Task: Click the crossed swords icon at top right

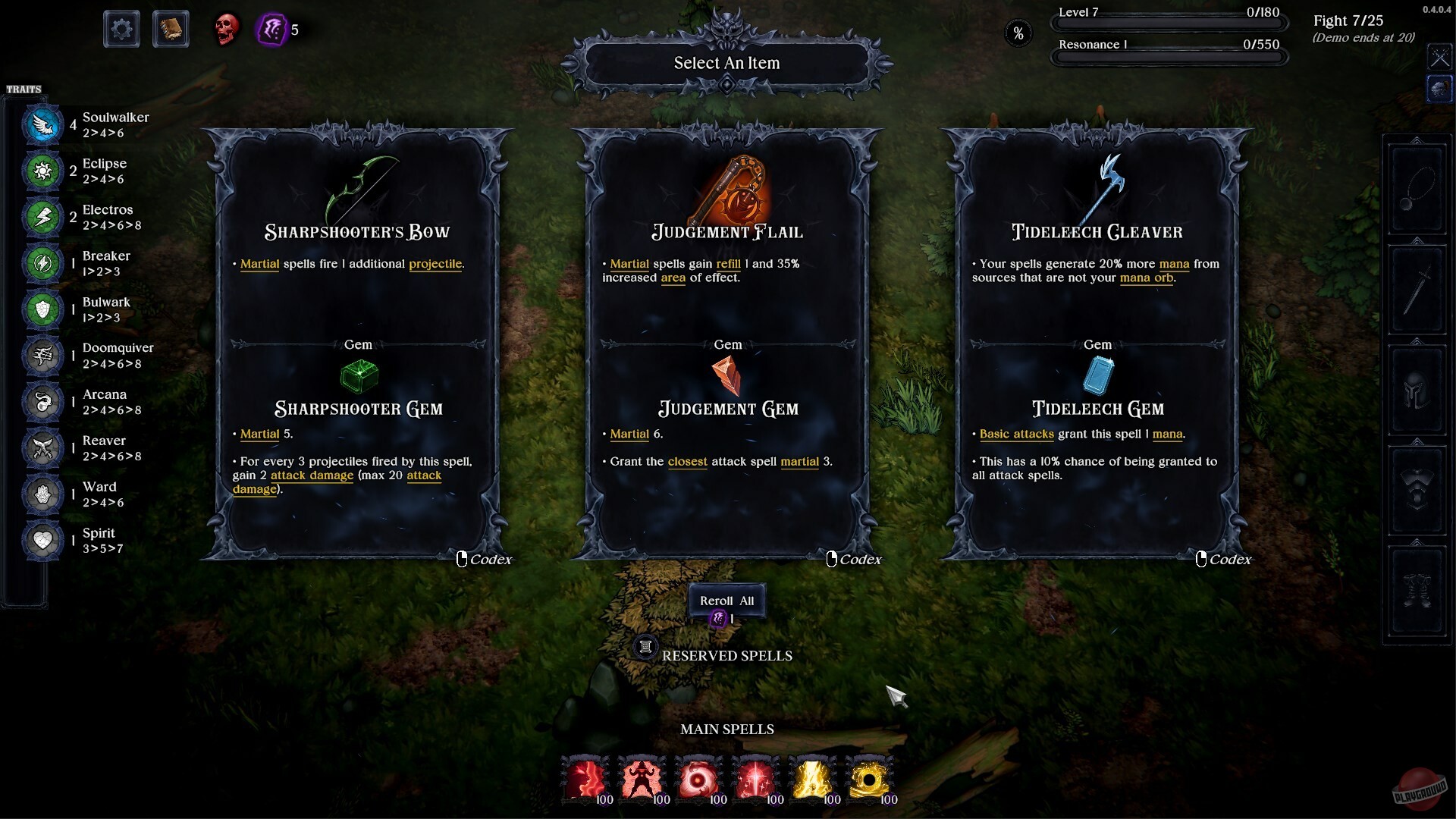Action: point(1439,57)
